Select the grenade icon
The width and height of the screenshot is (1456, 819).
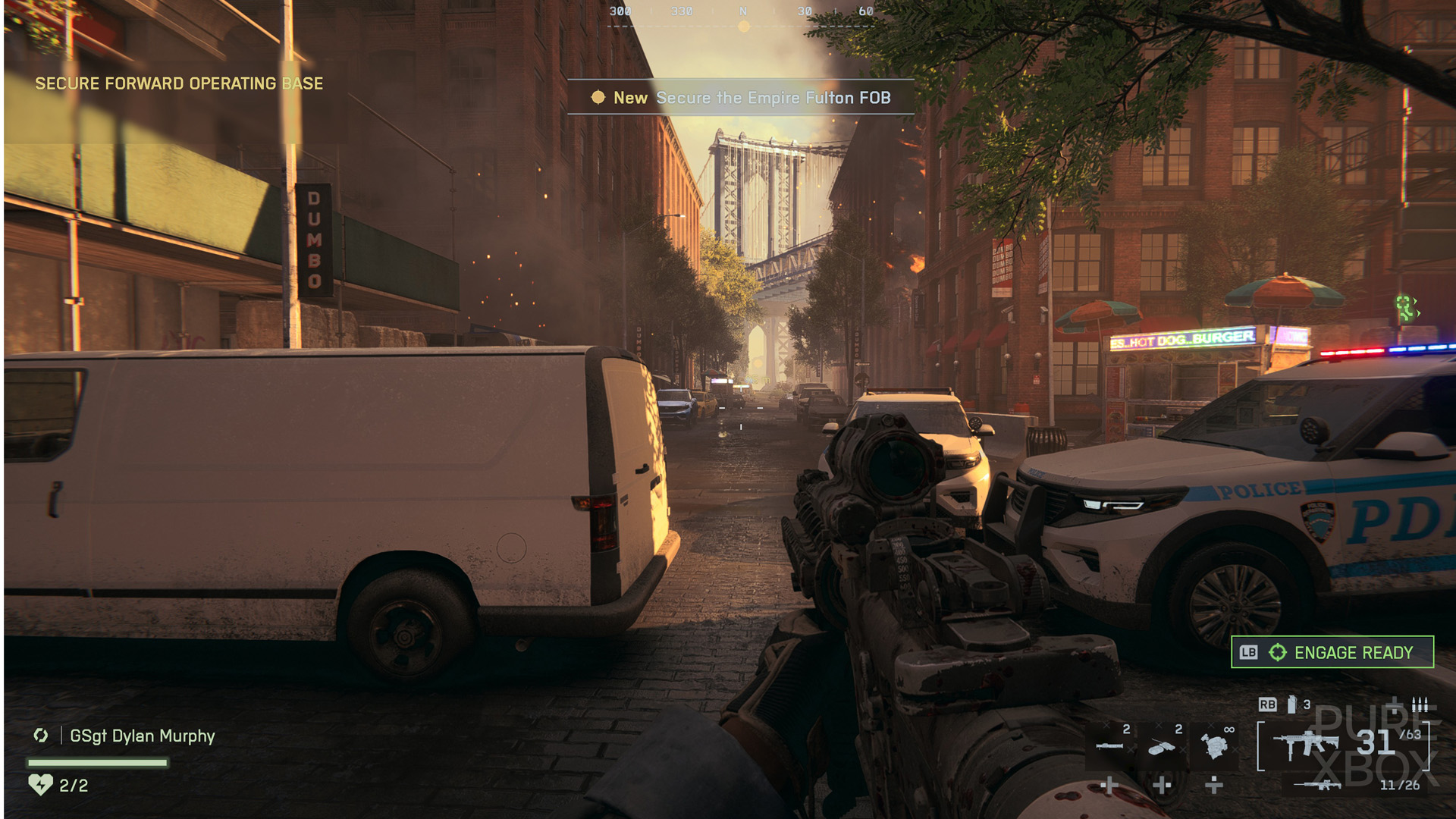pos(1291,704)
